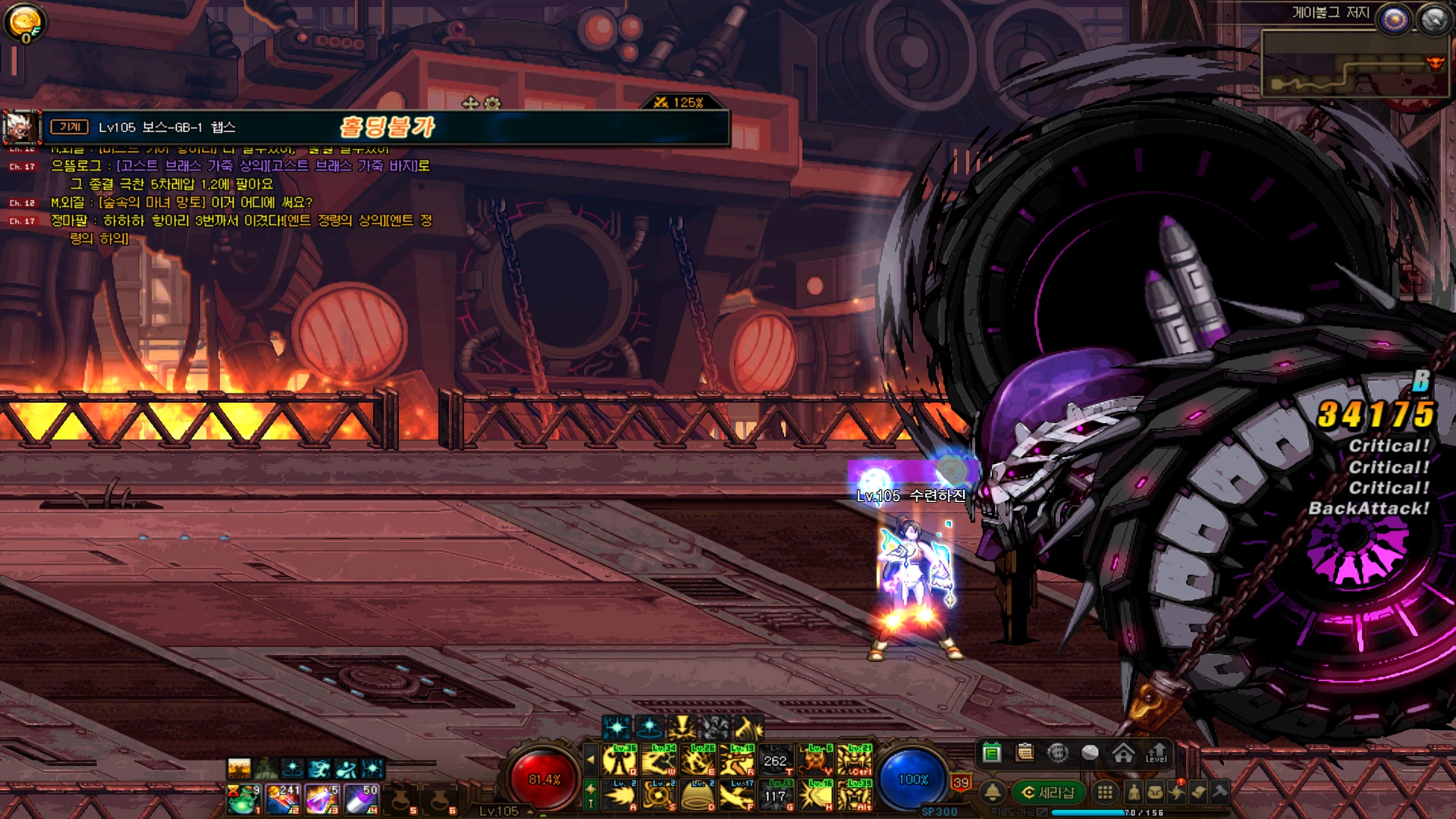Open the quest clipboard icon

coord(1025,752)
